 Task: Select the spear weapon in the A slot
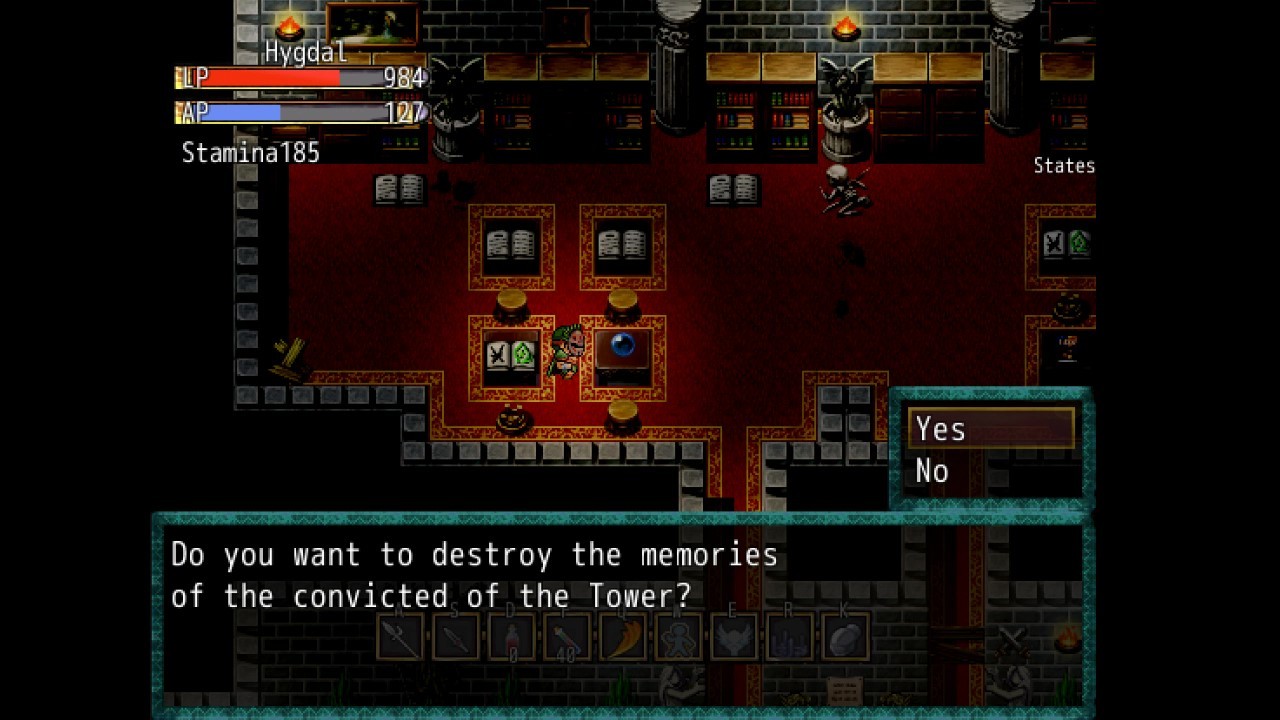[400, 636]
